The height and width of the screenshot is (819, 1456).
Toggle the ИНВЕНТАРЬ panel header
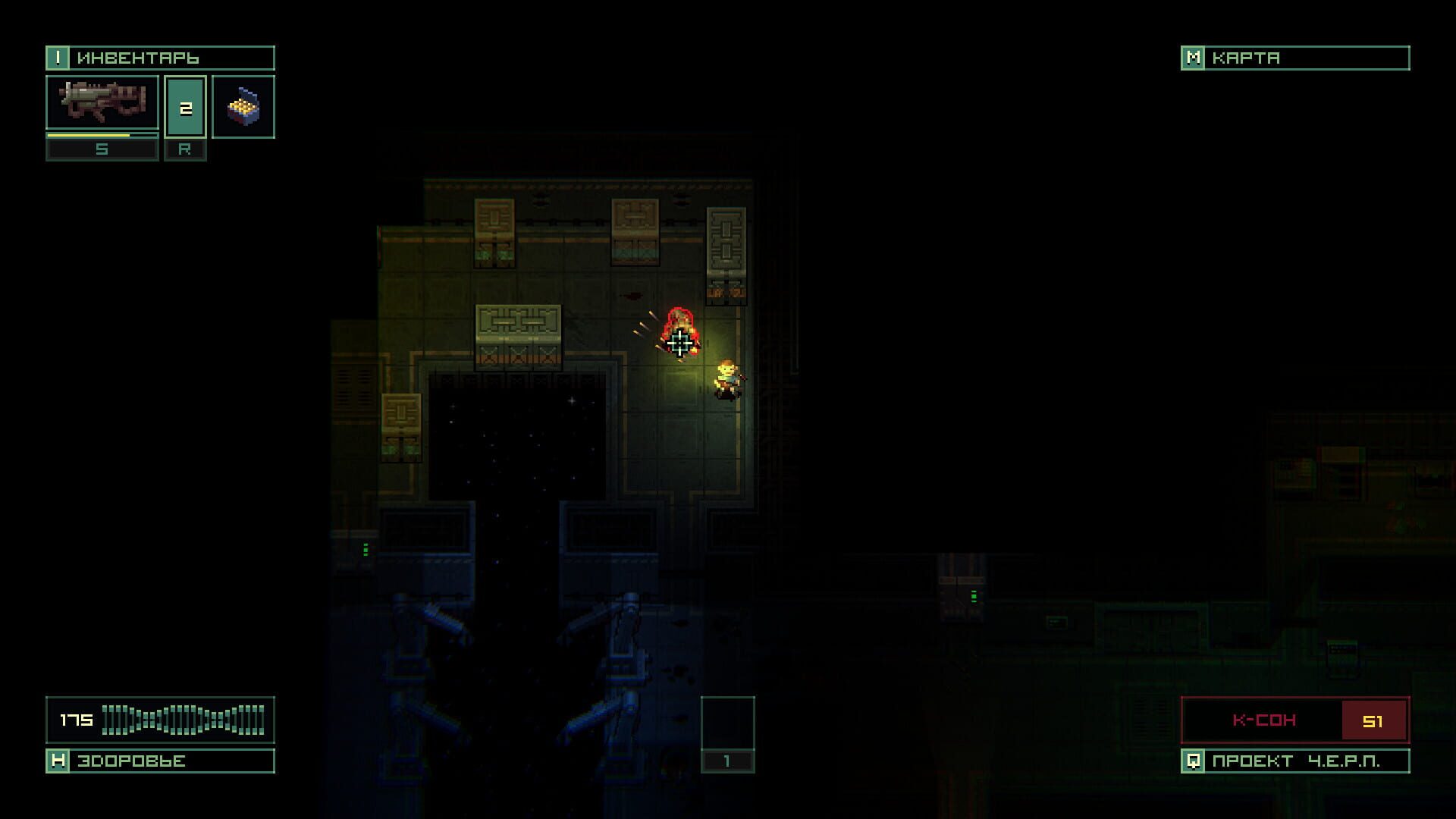coord(159,57)
